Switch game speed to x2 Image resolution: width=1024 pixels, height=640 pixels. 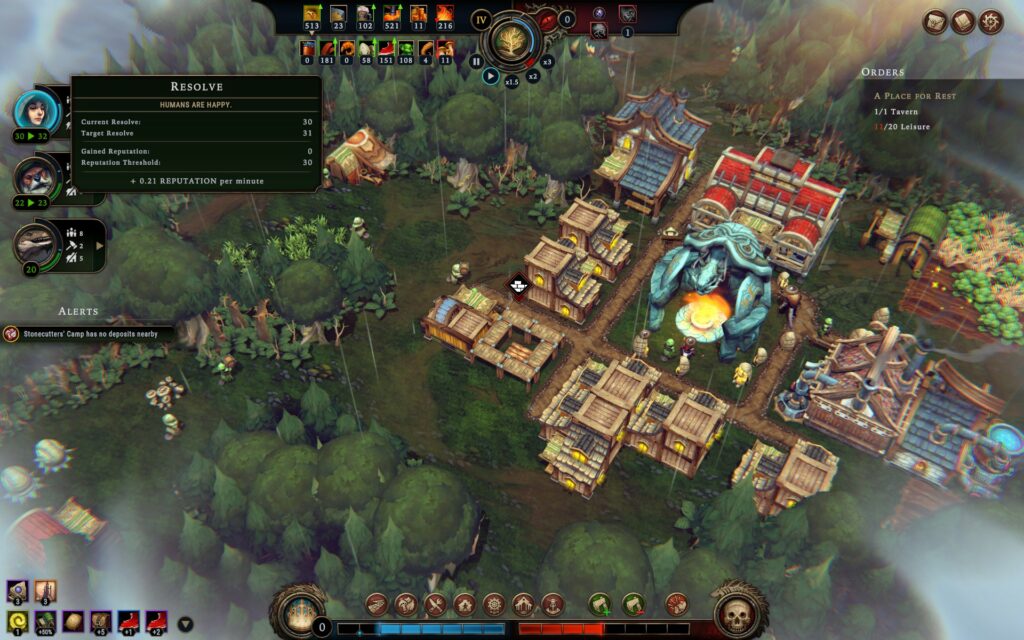[533, 75]
